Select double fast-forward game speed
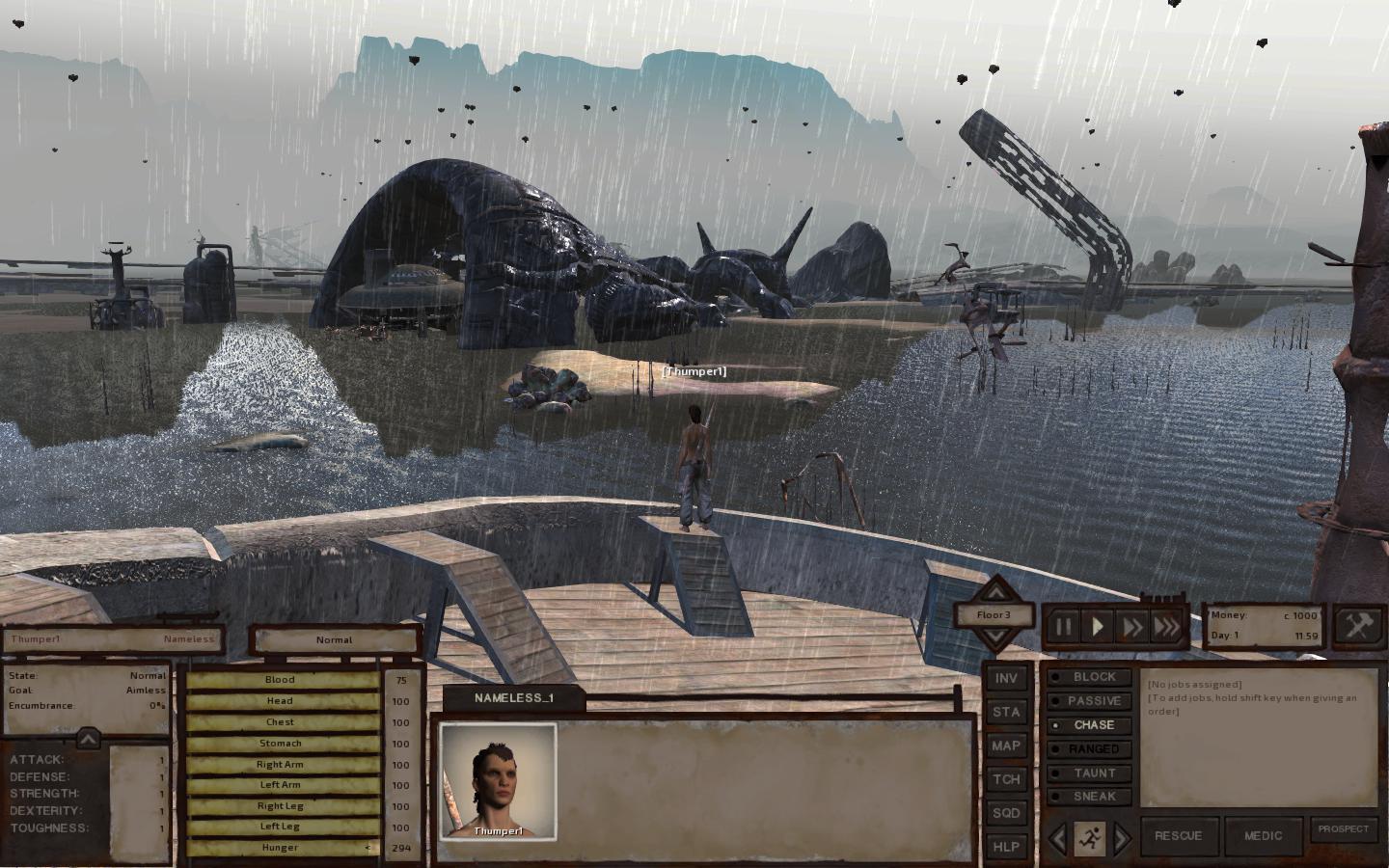 (1134, 626)
